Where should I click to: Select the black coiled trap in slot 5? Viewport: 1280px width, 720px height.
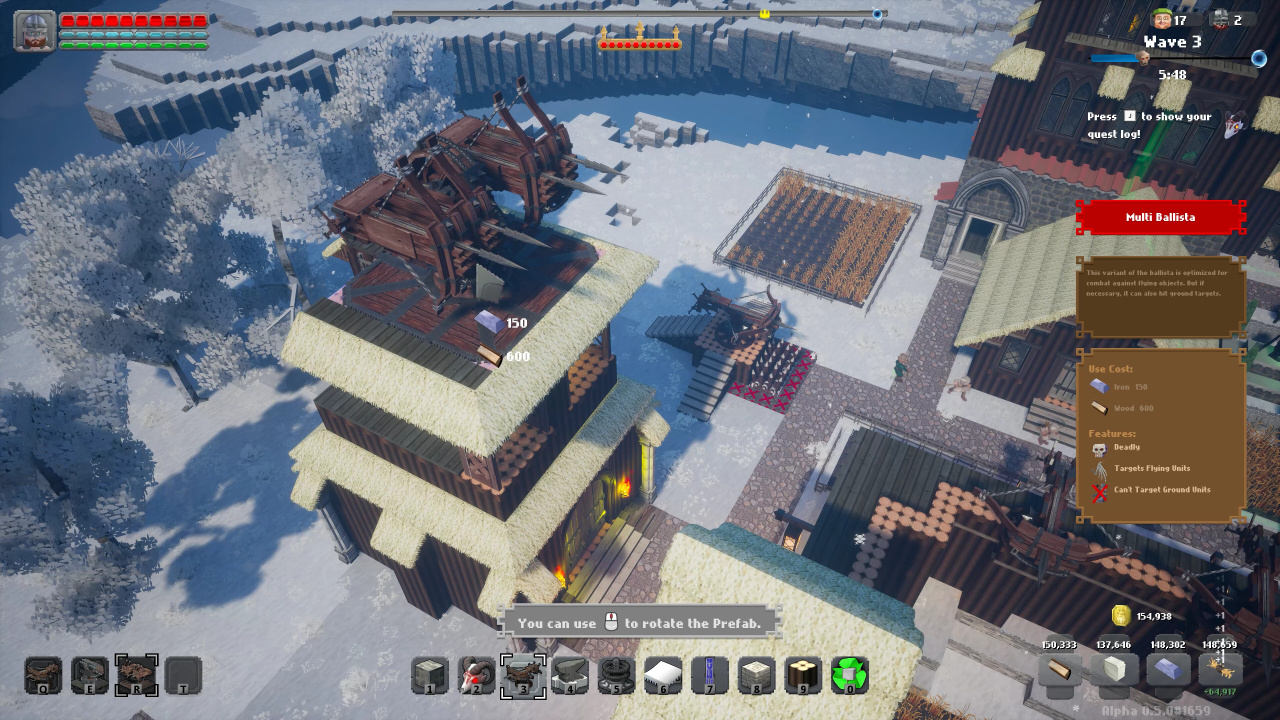(x=616, y=675)
